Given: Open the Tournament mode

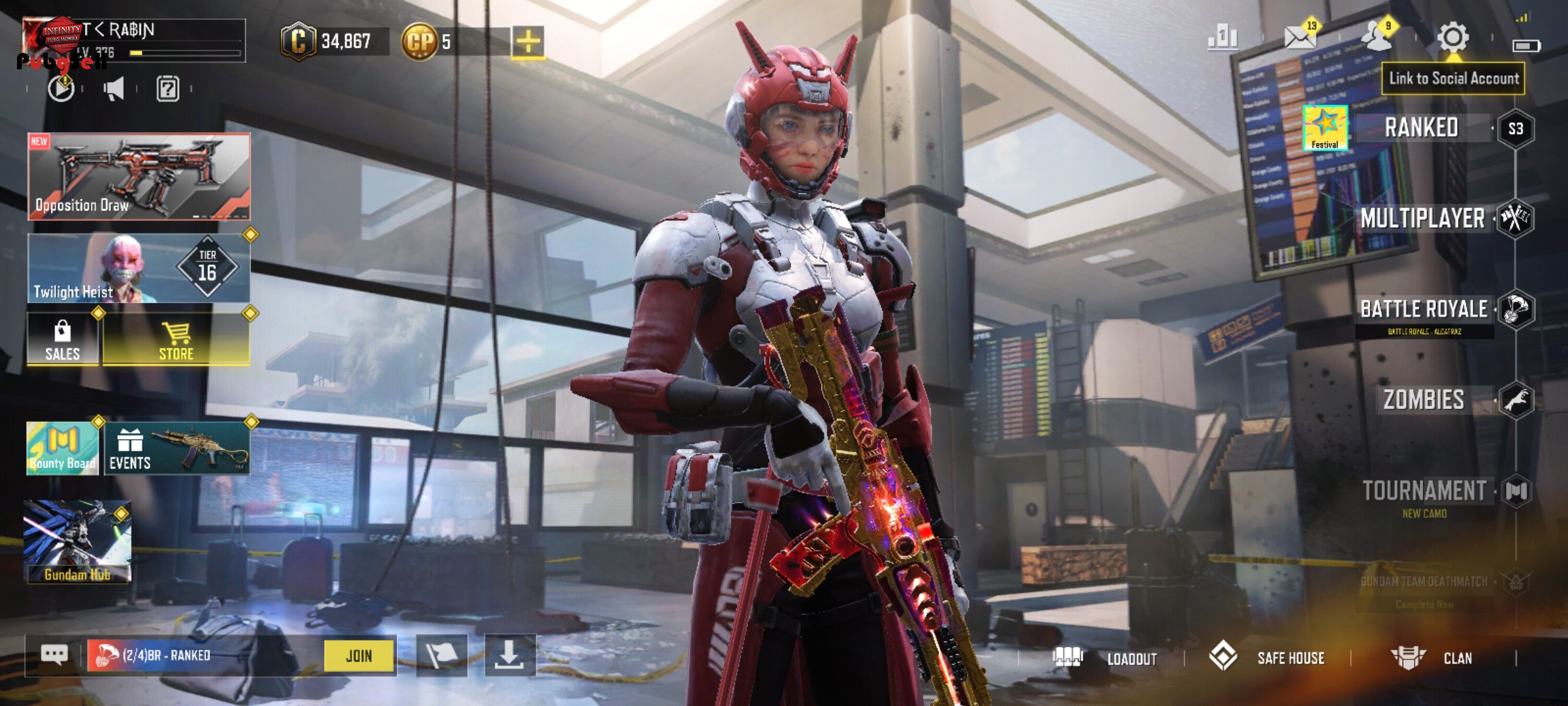Looking at the screenshot, I should 1424,491.
